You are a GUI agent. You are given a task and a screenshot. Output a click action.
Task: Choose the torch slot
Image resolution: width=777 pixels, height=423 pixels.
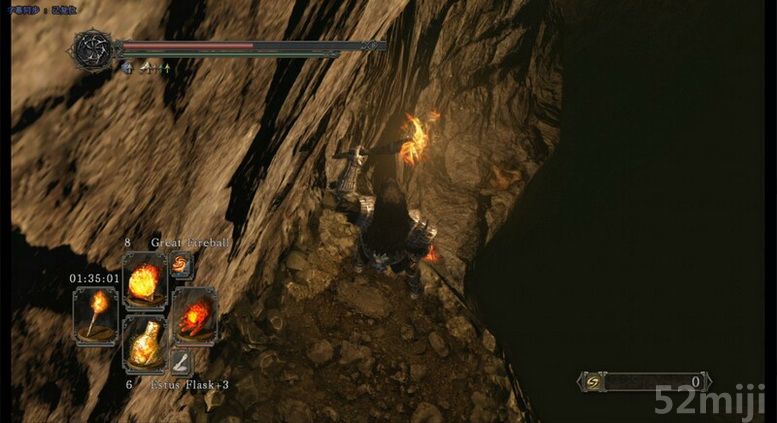point(96,315)
